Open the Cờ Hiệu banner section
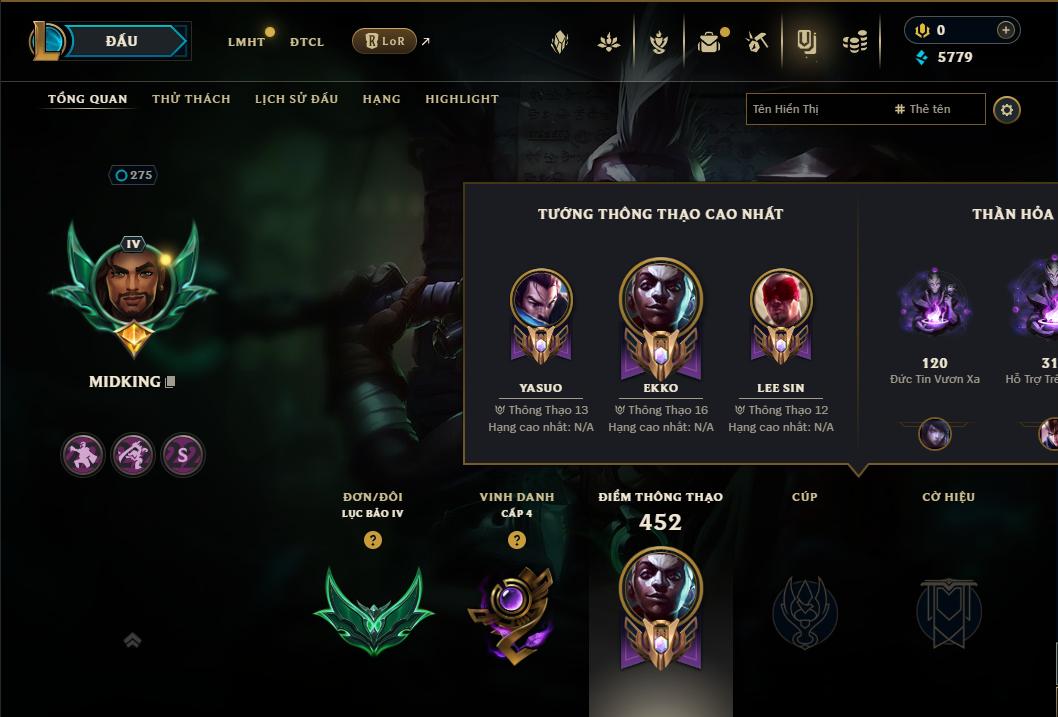Image resolution: width=1058 pixels, height=717 pixels. 948,610
